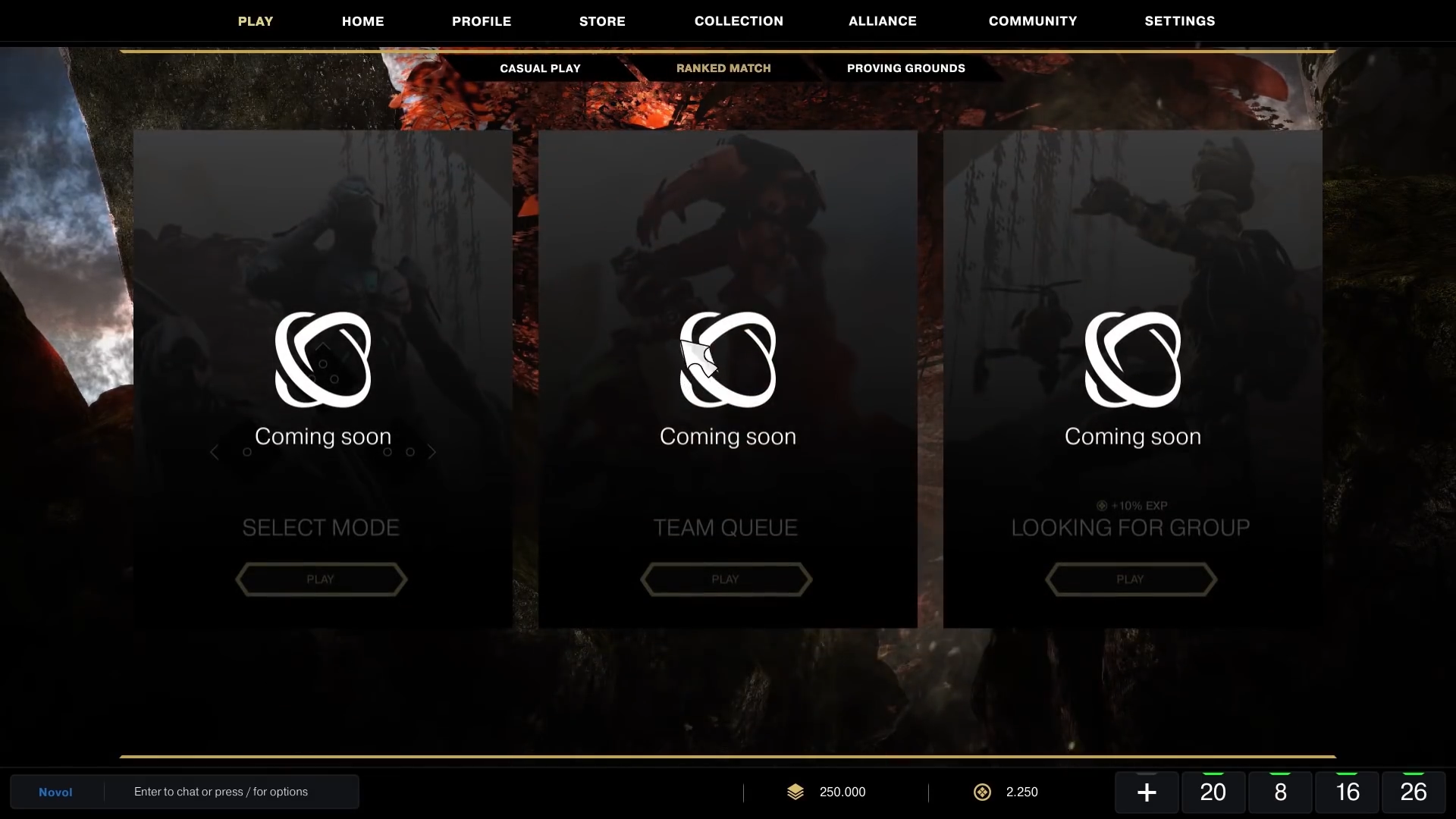Click the currency stack icon showing 250.000
Viewport: 1456px width, 819px height.
pyautogui.click(x=796, y=792)
